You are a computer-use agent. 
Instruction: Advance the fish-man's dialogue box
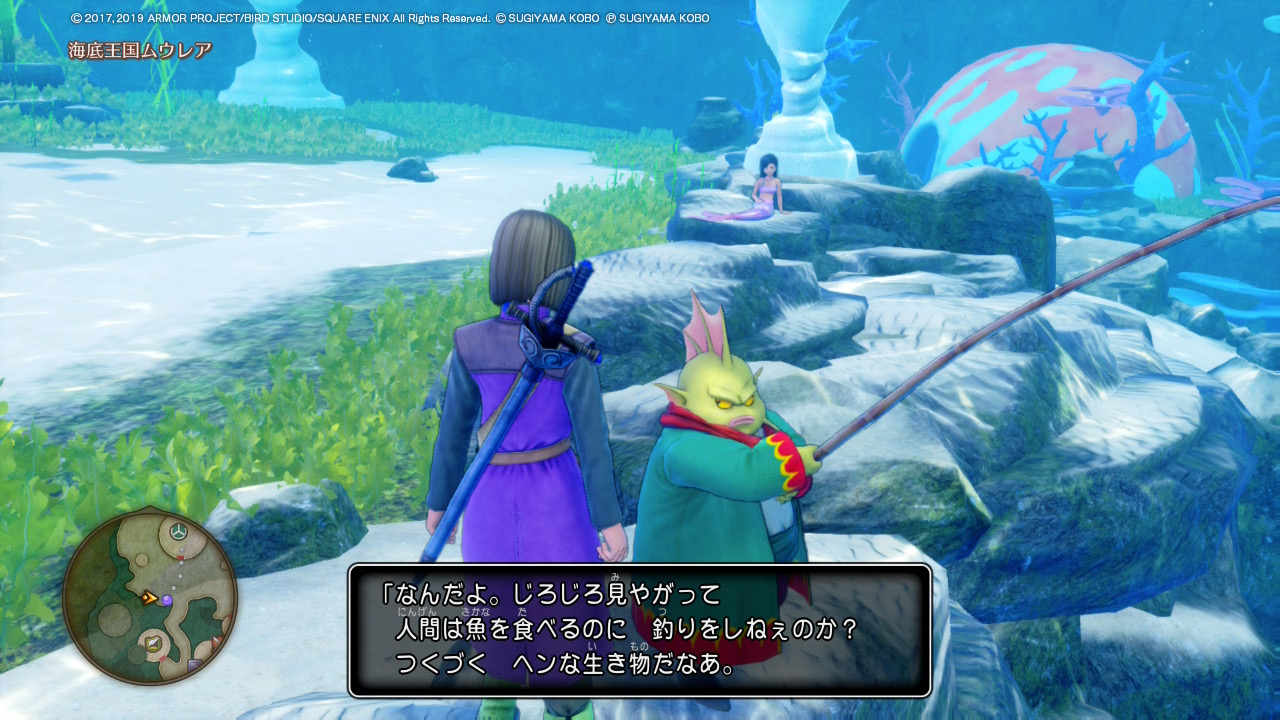tap(640, 630)
